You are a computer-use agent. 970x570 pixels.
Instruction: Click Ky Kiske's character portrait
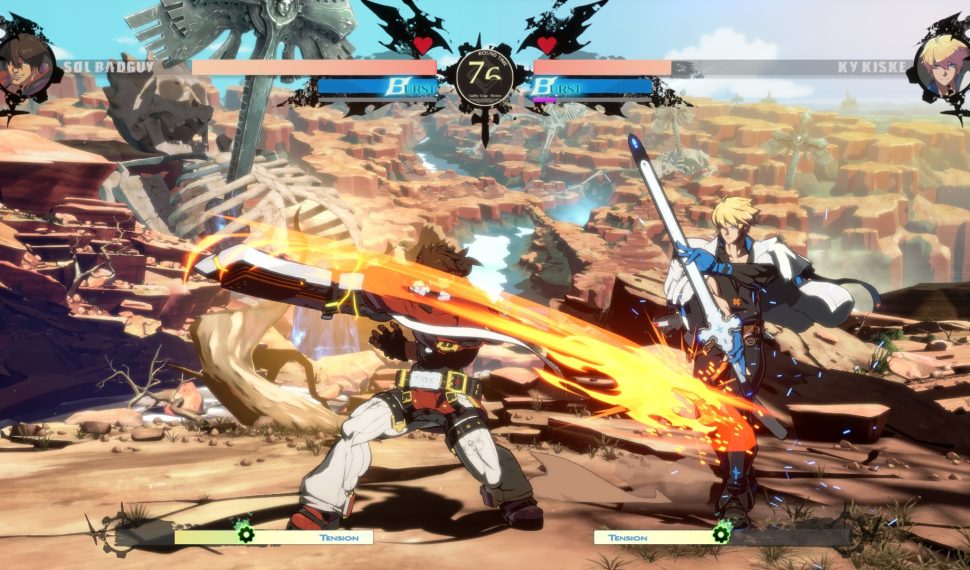point(943,66)
